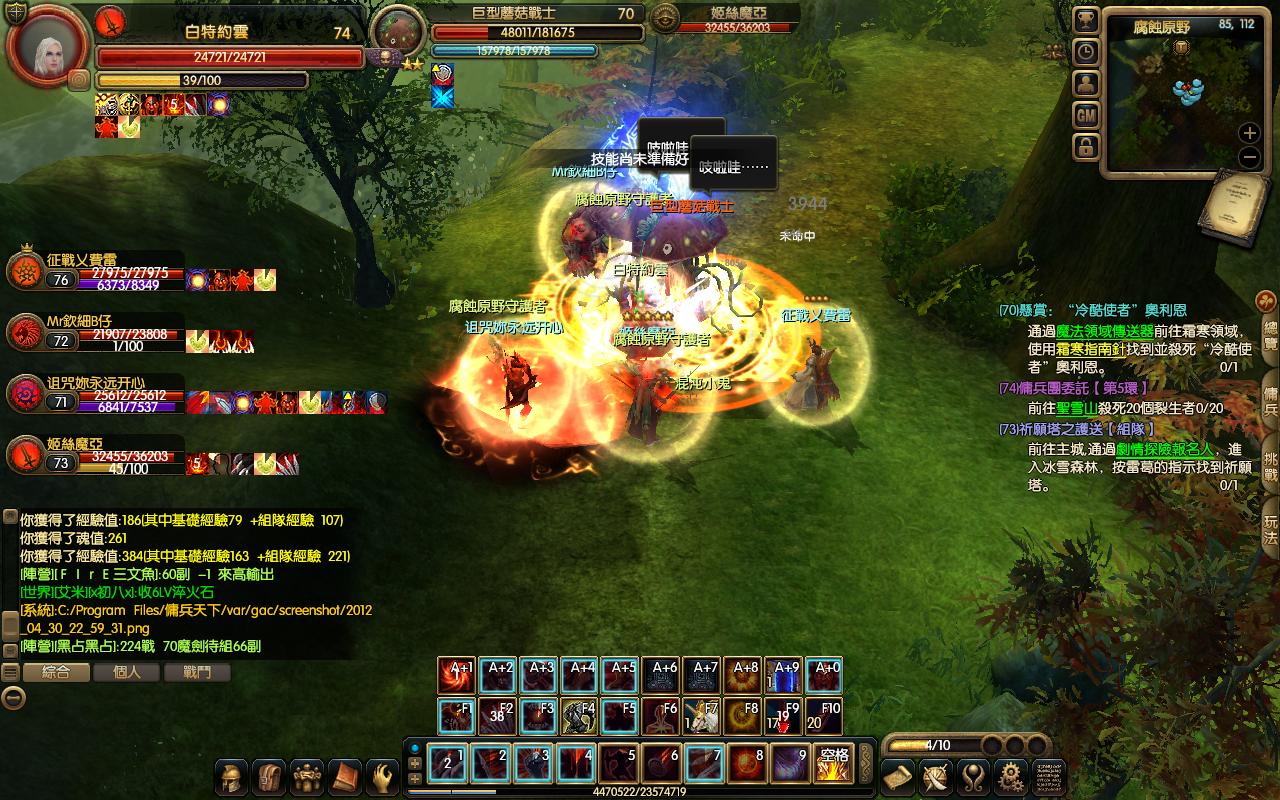Viewport: 1280px width, 800px height.
Task: Open the trophy achievements button
Action: (1086, 20)
